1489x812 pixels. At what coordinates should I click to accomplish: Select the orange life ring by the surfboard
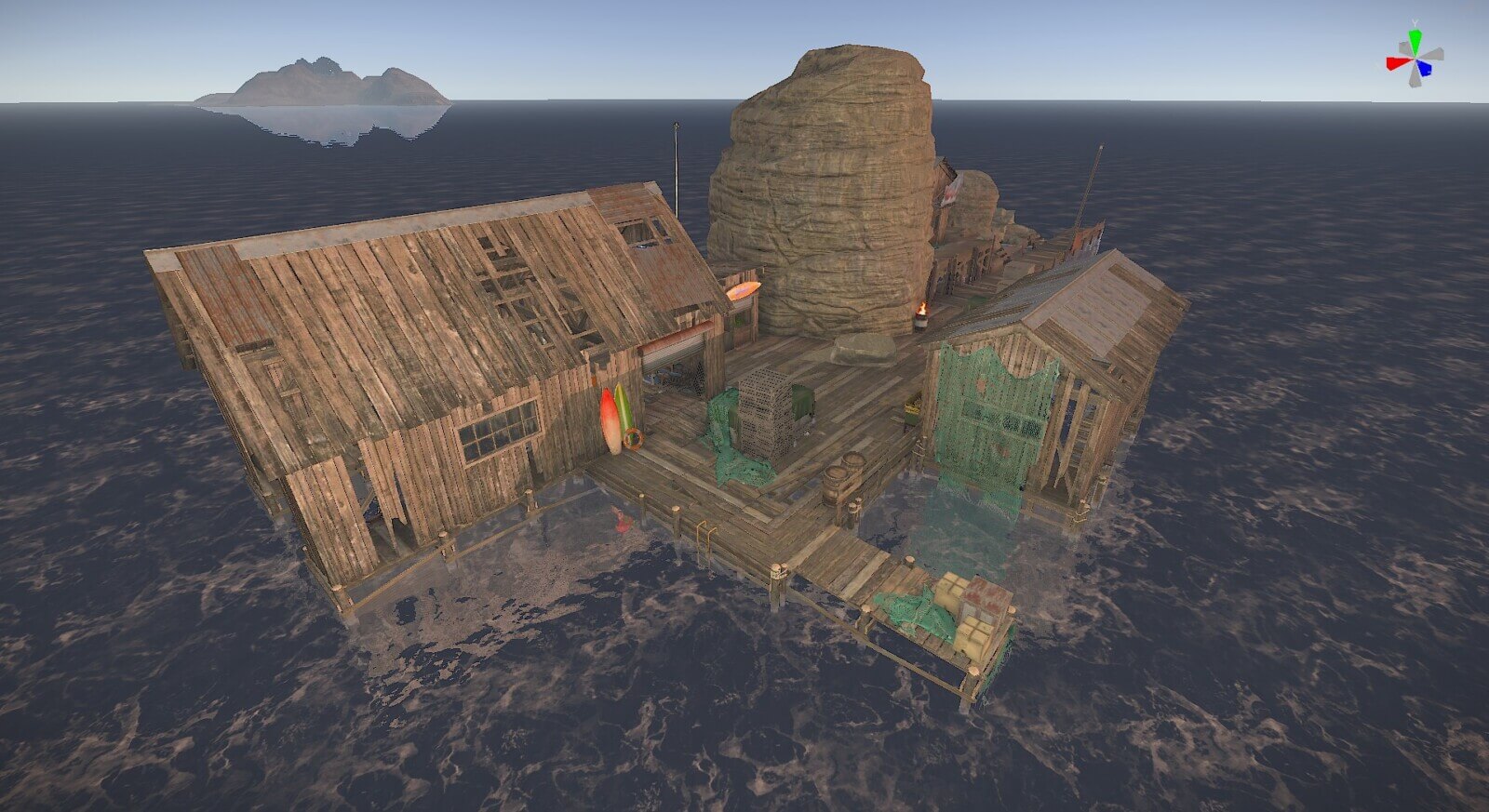point(634,439)
